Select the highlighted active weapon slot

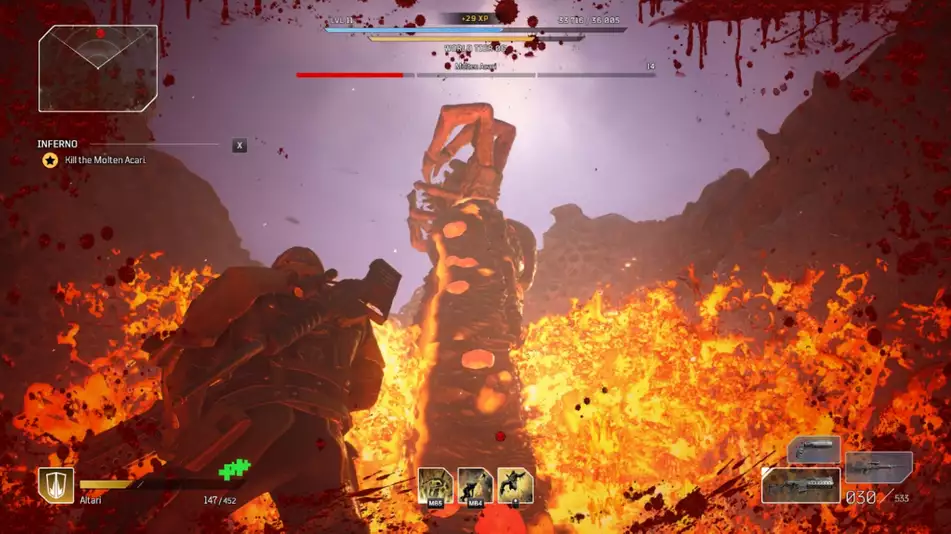[x=800, y=485]
